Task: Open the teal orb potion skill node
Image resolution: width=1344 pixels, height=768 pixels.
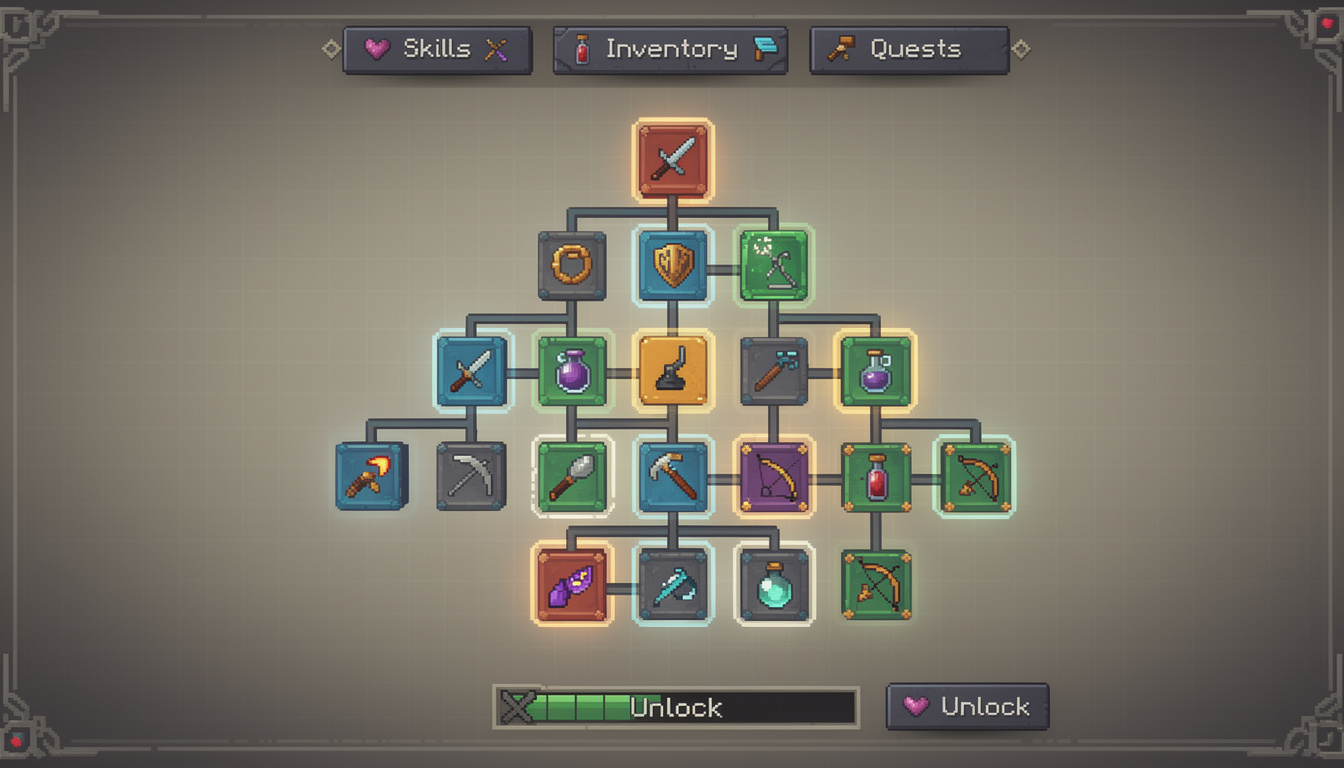Action: [772, 585]
